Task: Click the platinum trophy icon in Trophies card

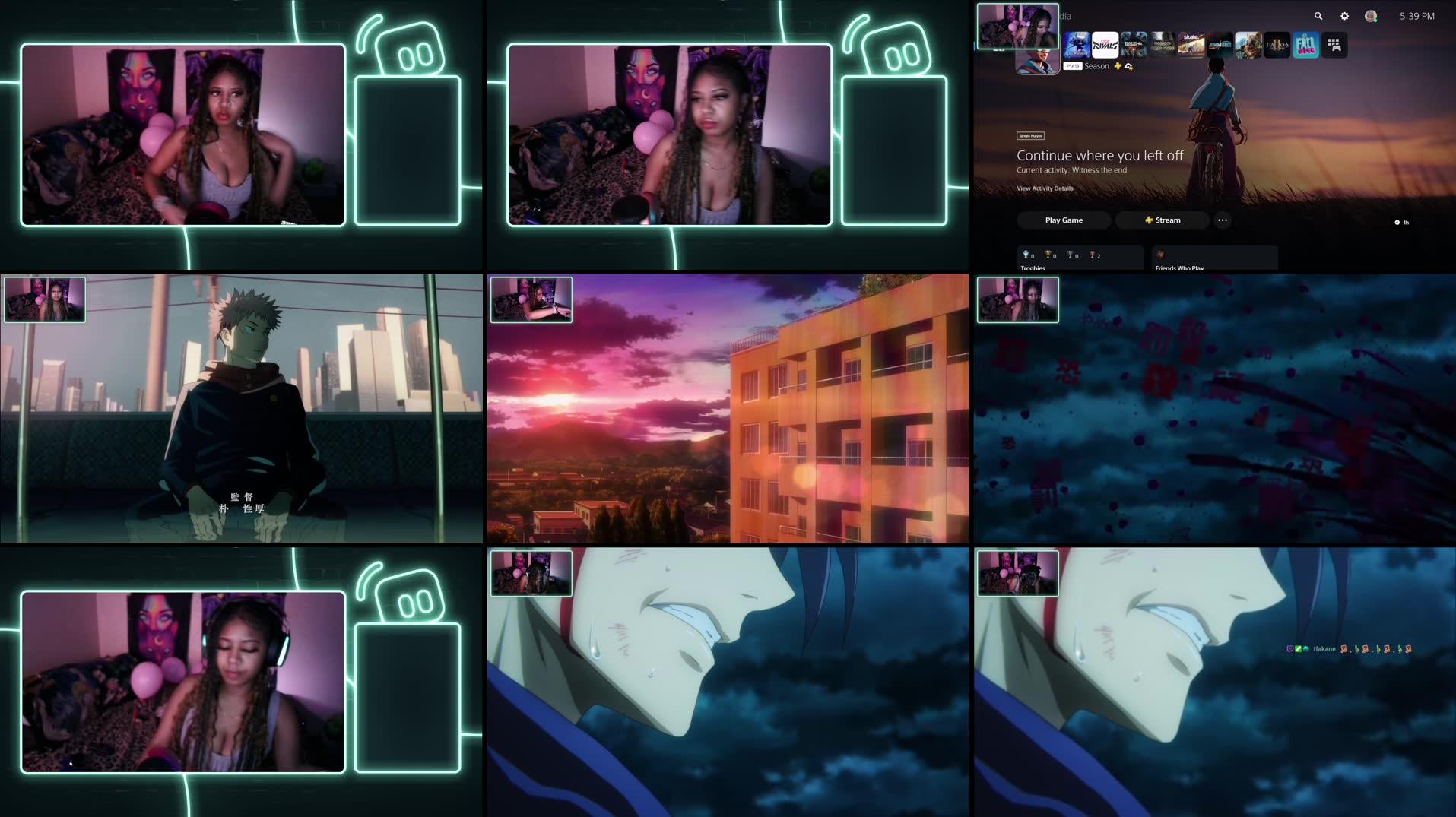Action: point(1026,255)
